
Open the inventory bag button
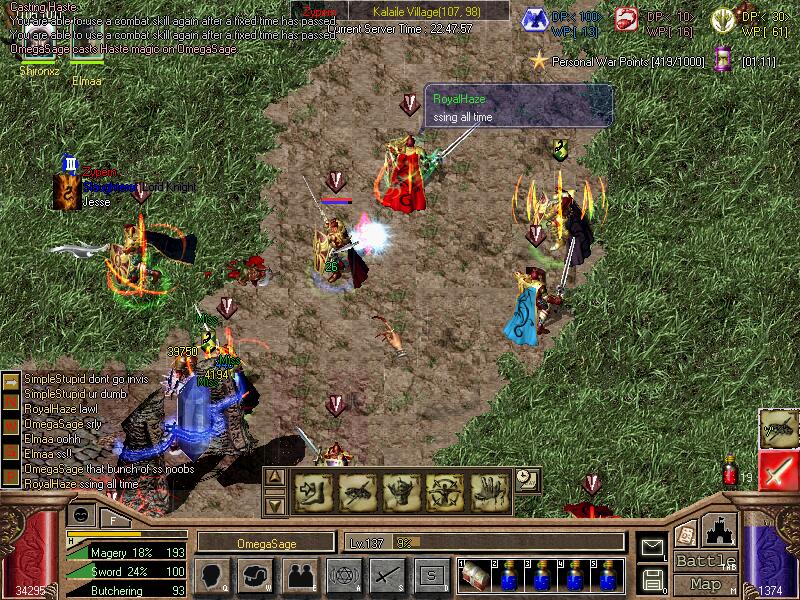click(x=256, y=575)
